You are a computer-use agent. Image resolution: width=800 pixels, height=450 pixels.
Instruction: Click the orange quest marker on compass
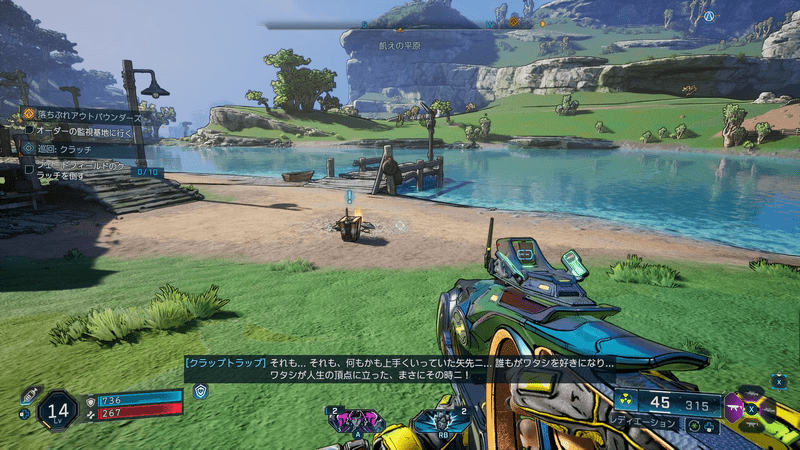click(x=514, y=20)
